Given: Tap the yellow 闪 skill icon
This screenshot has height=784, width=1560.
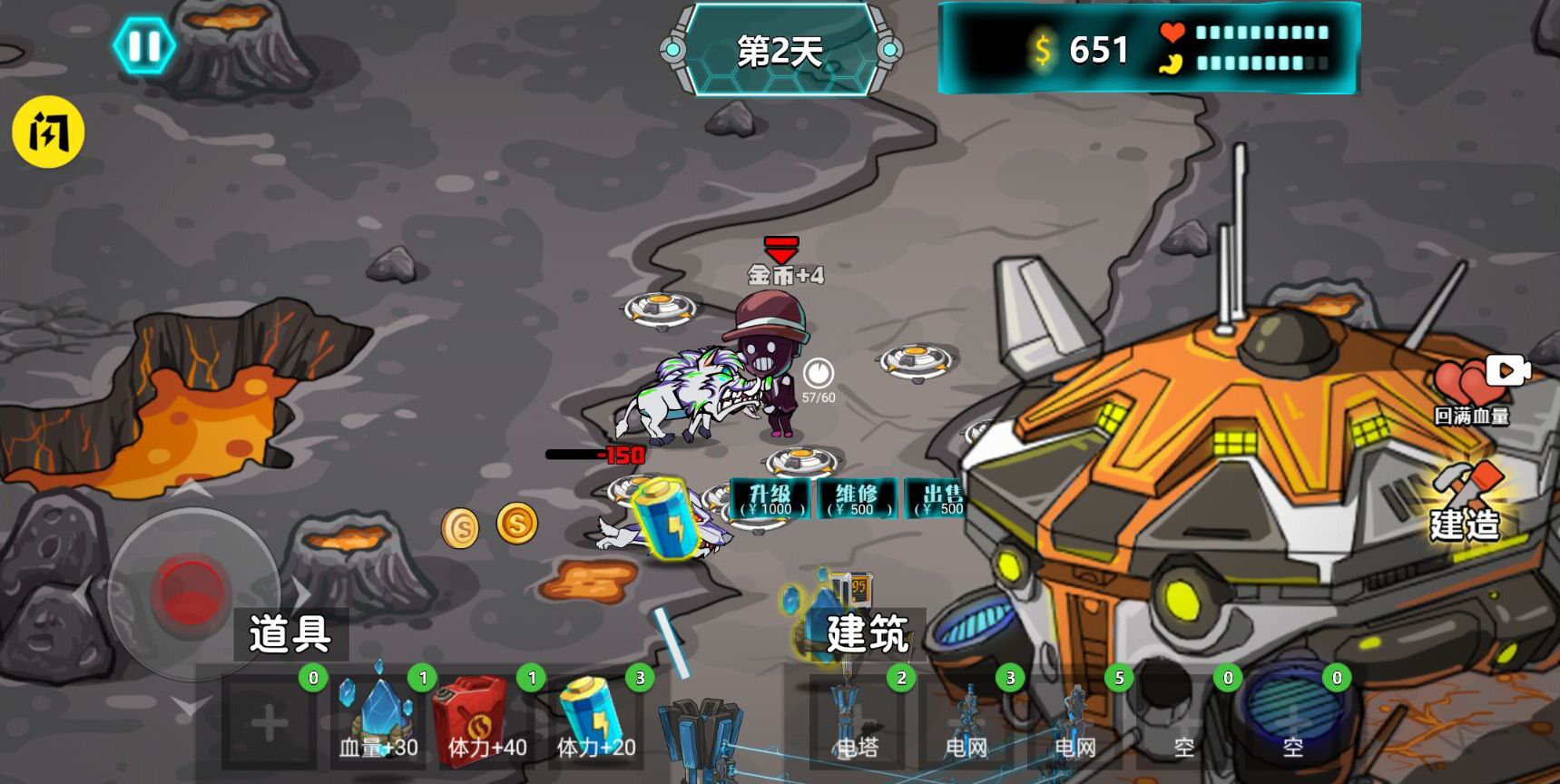Looking at the screenshot, I should (49, 132).
